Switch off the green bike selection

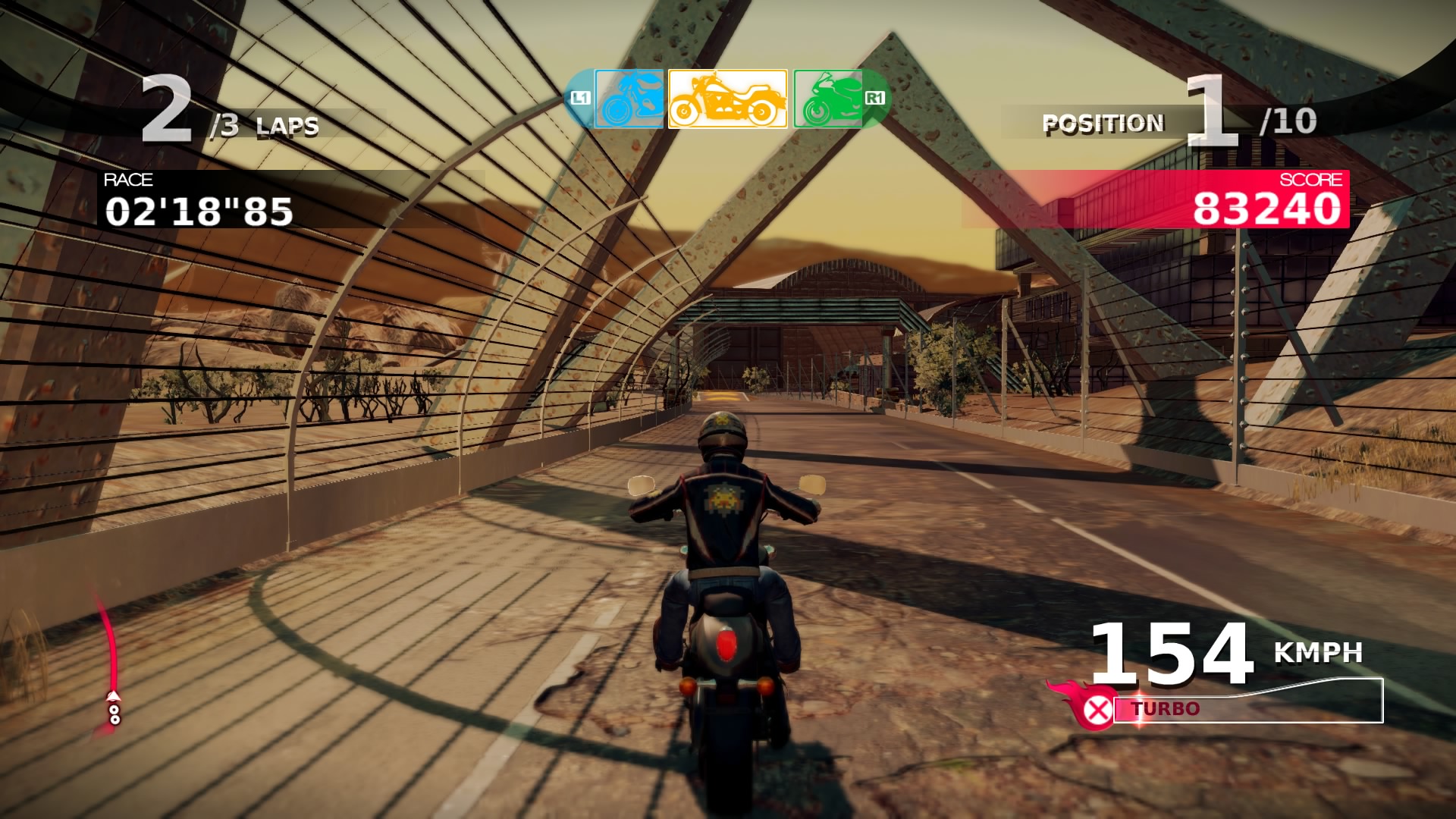click(827, 99)
